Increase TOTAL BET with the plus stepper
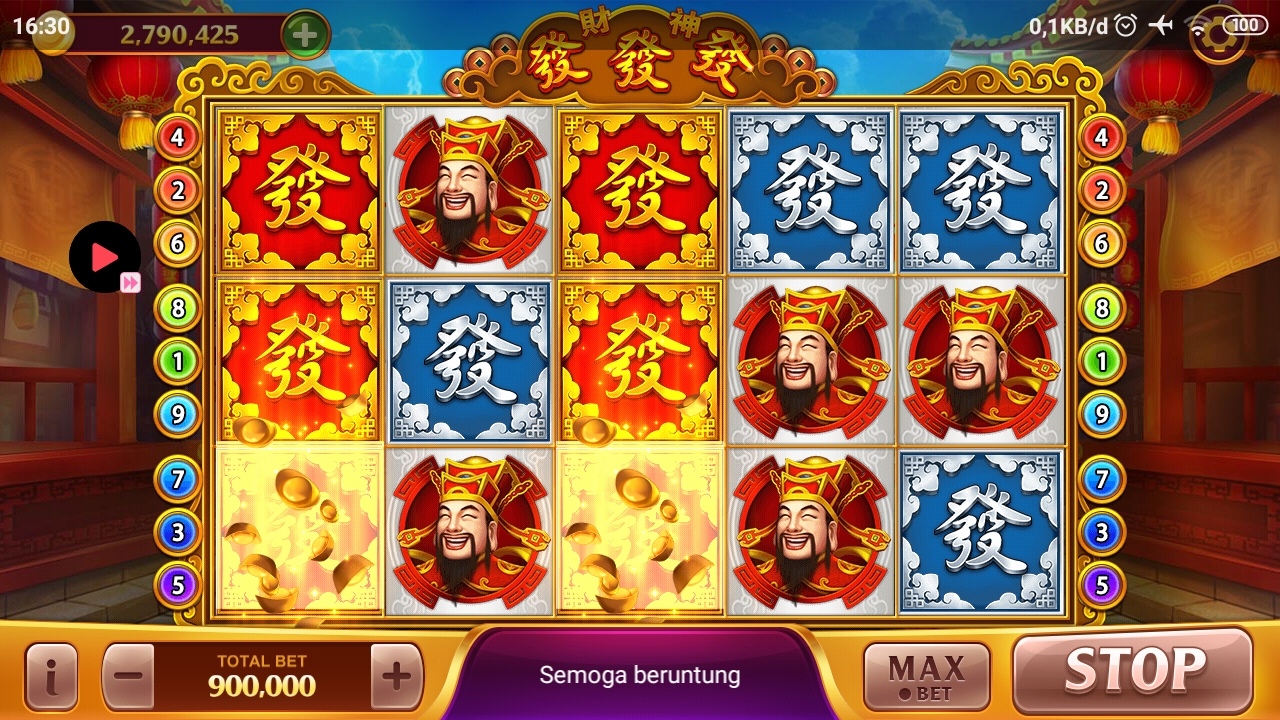 pos(395,674)
